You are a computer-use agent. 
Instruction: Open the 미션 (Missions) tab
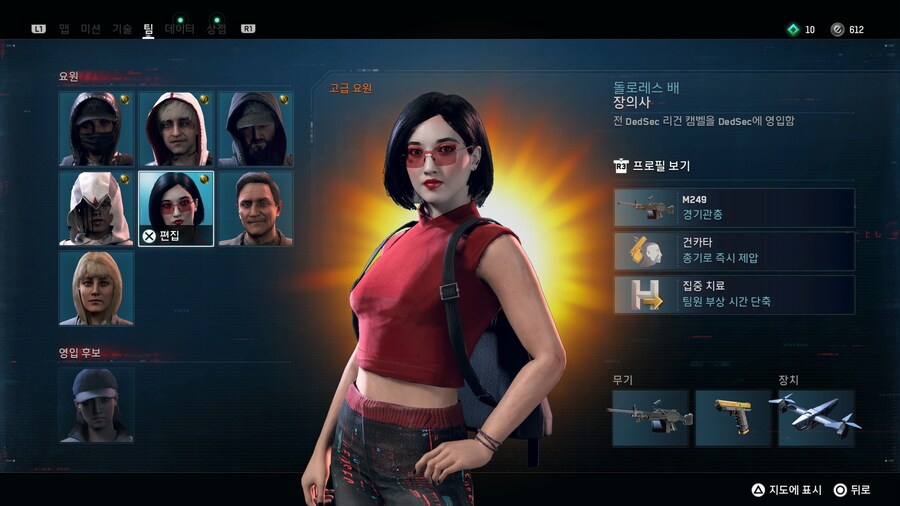(90, 29)
